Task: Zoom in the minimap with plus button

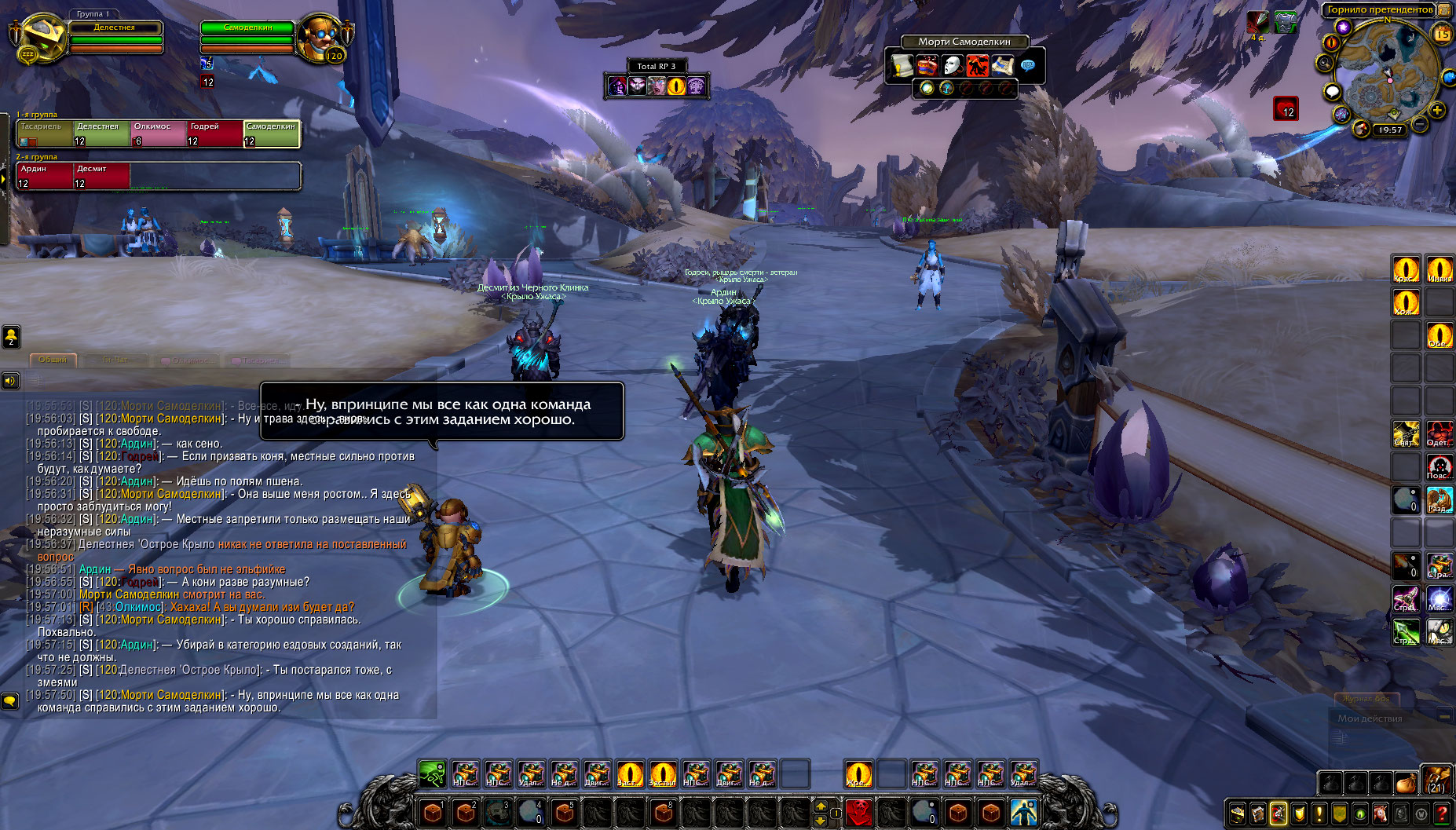Action: coord(1437,110)
